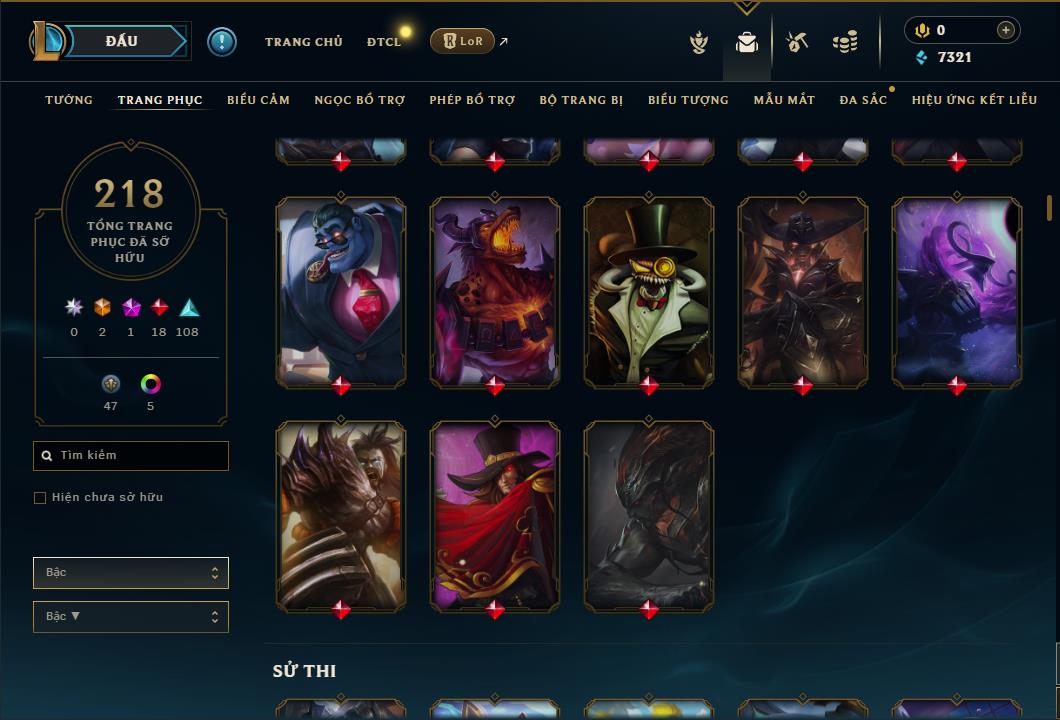Switch to the TƯỚNG tab

(69, 100)
